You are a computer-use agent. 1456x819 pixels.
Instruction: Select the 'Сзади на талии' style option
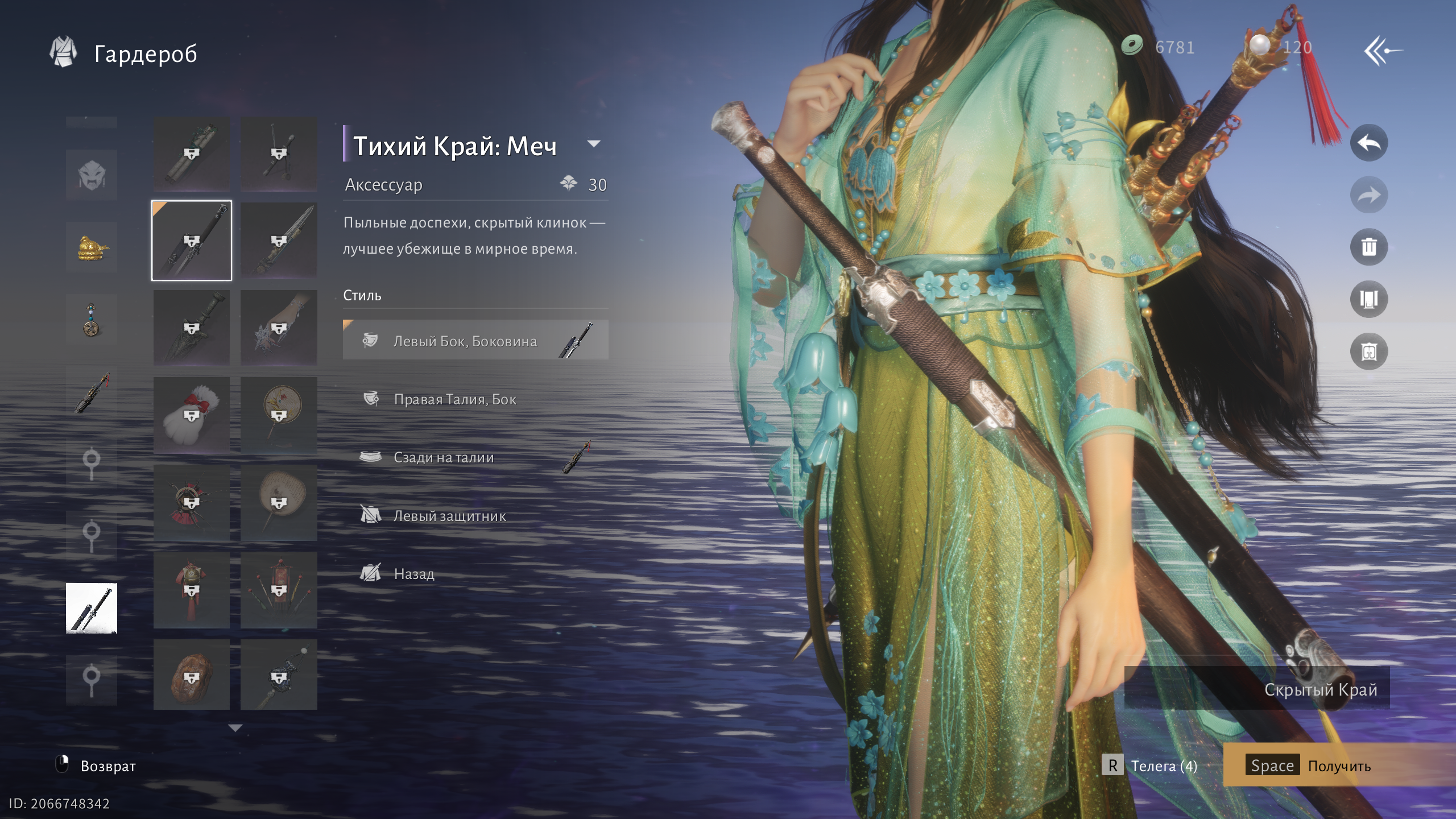tap(443, 457)
